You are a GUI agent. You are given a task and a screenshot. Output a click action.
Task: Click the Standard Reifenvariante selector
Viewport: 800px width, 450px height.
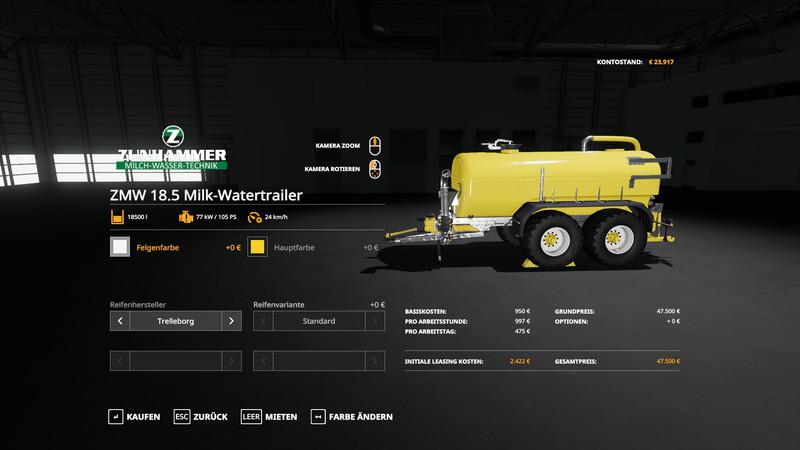pos(319,321)
